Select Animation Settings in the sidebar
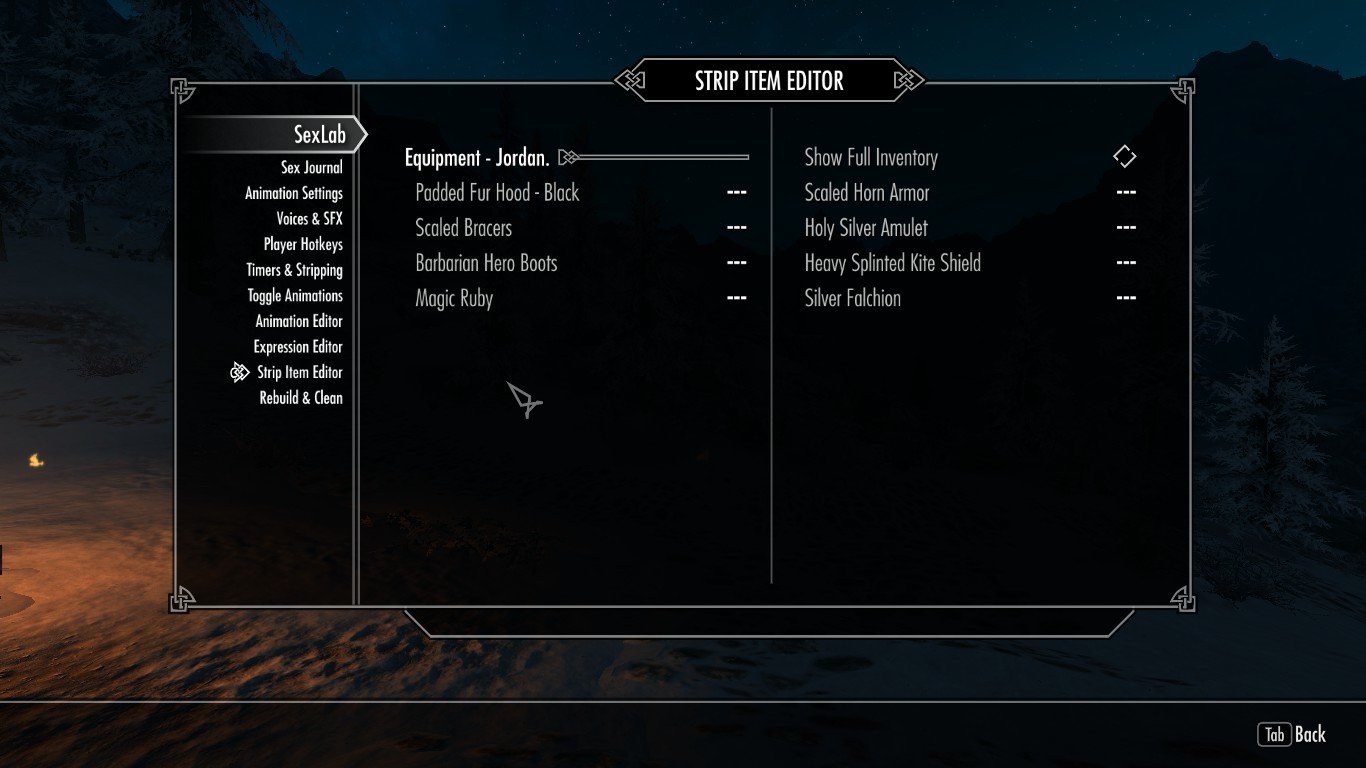The width and height of the screenshot is (1366, 768). (294, 194)
